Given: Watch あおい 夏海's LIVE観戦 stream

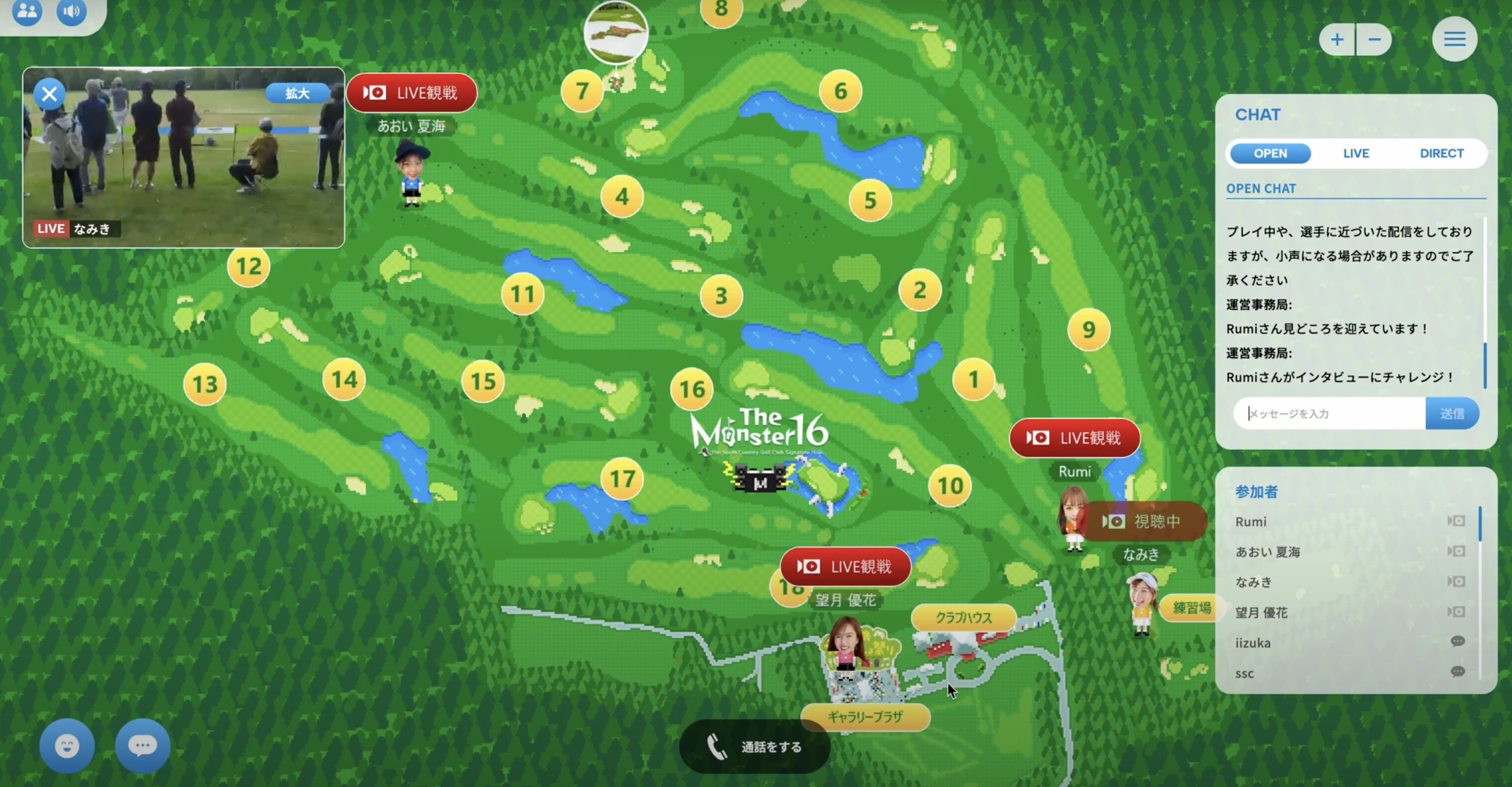Looking at the screenshot, I should tap(412, 93).
